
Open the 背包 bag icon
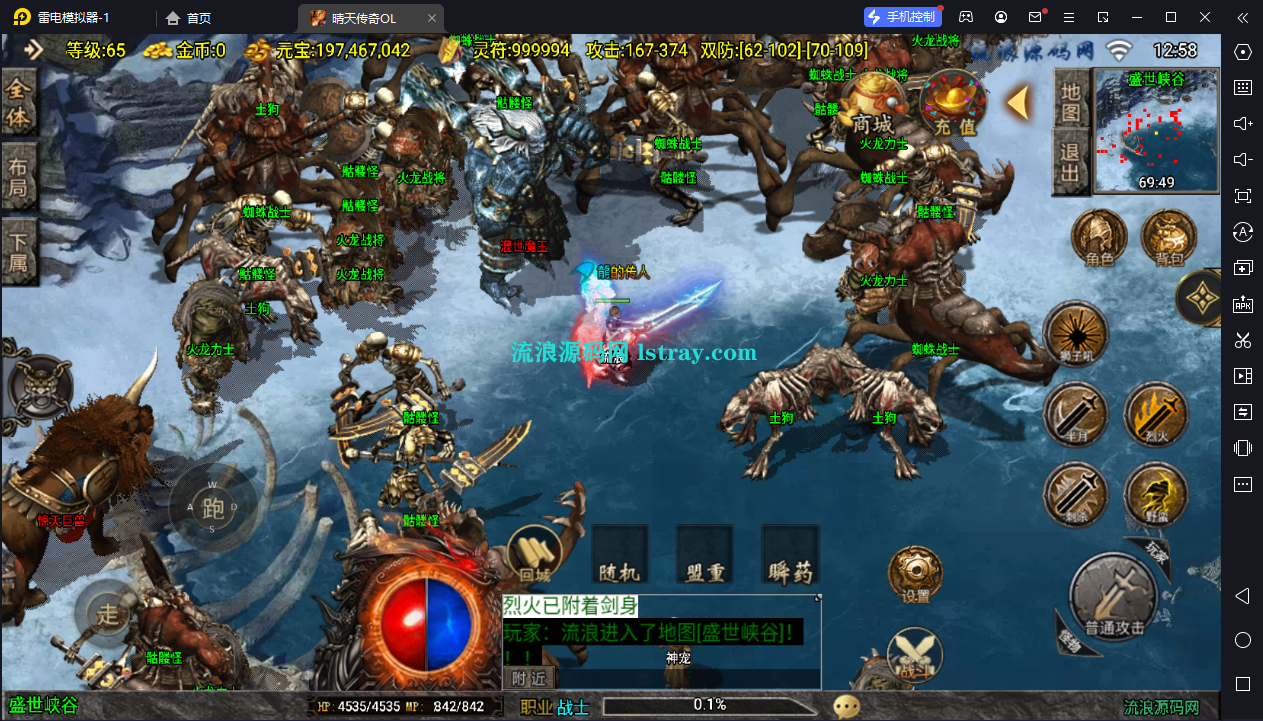1169,238
